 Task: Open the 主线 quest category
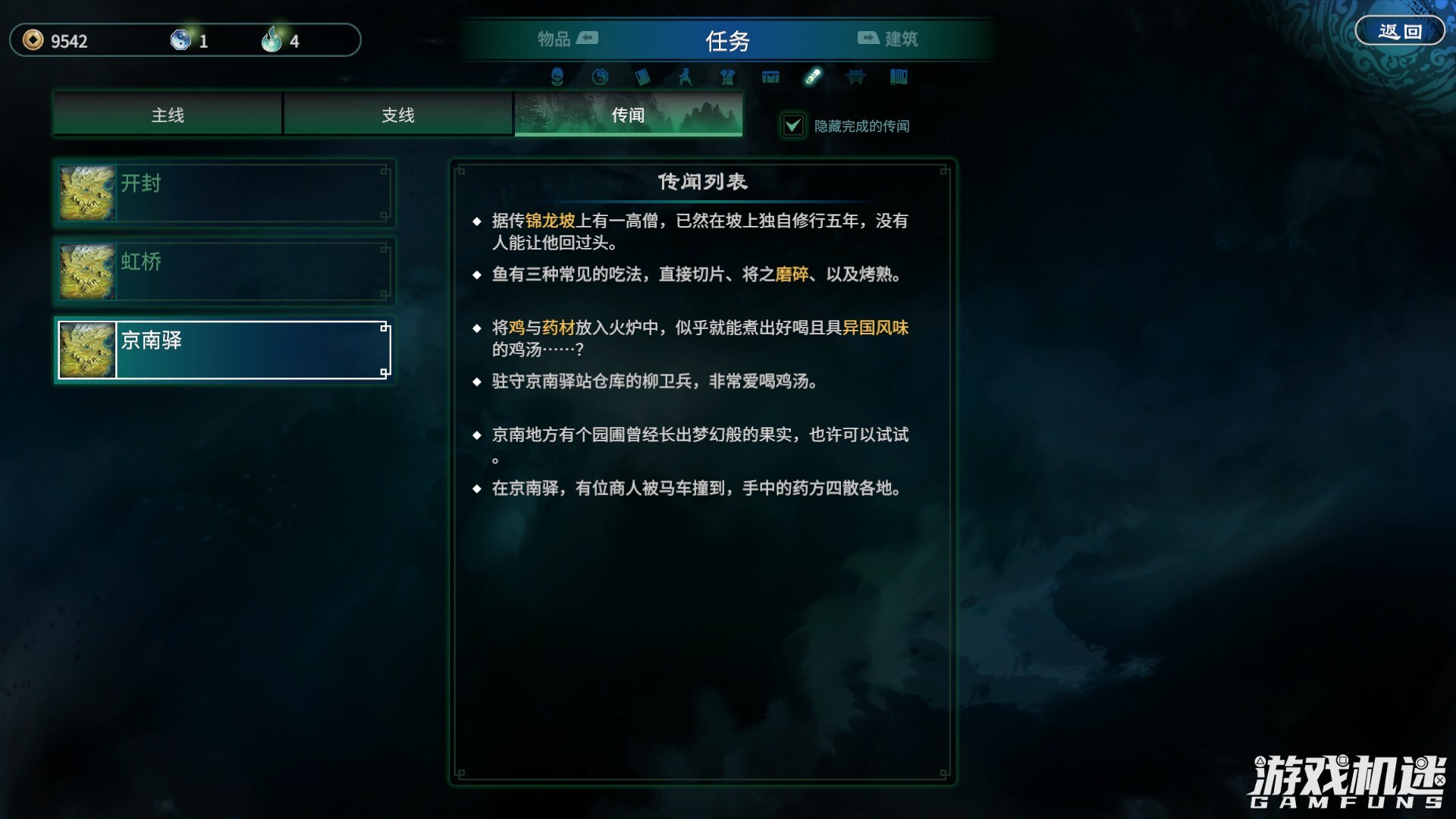coord(167,115)
